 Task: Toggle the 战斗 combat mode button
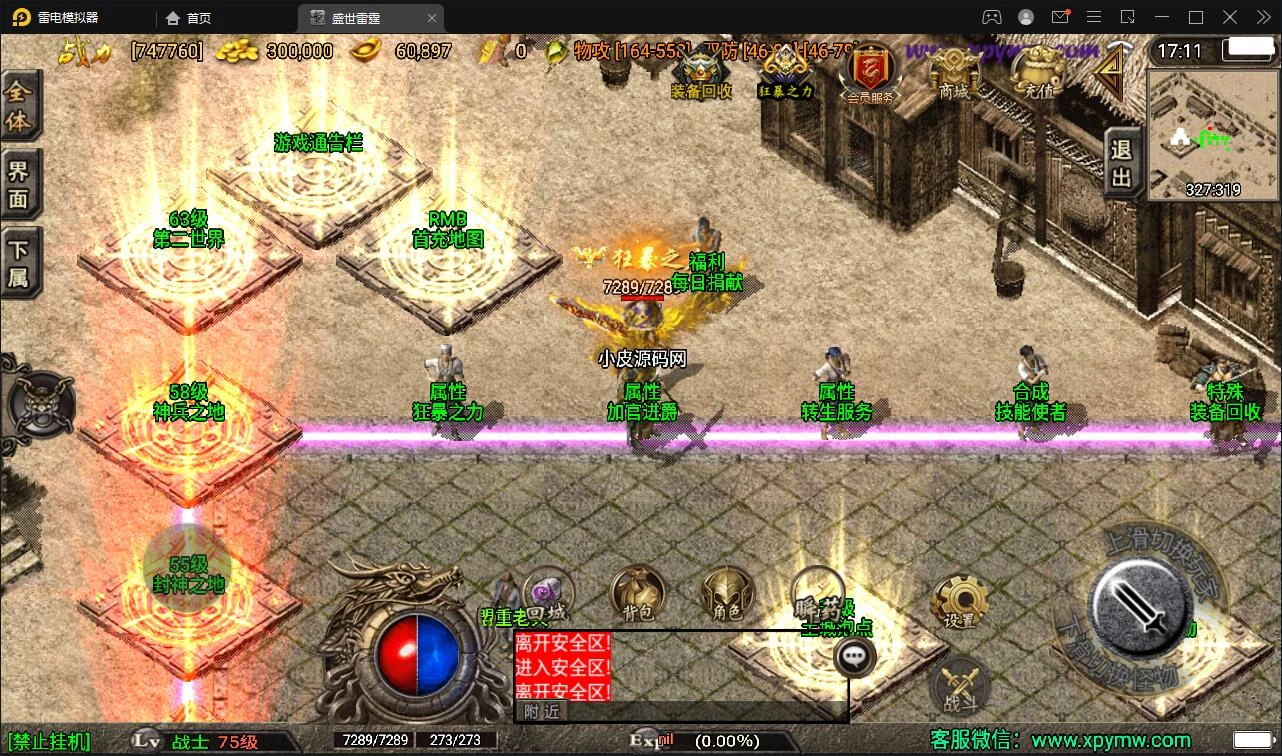960,688
